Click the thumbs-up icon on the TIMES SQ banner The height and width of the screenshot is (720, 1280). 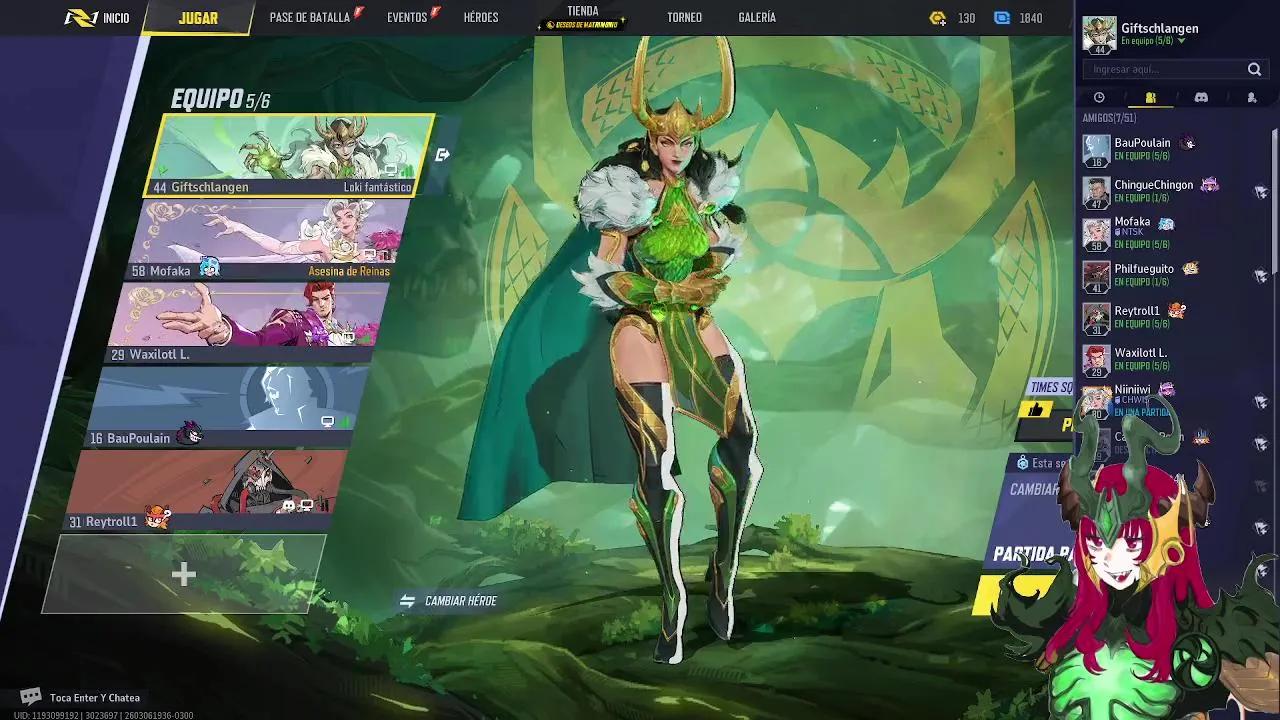[x=1038, y=410]
